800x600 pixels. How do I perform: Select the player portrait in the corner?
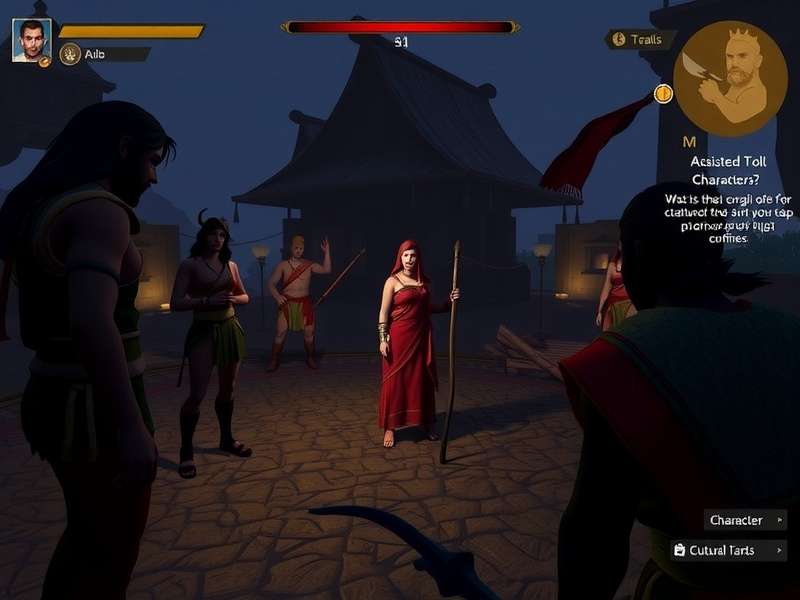(31, 40)
